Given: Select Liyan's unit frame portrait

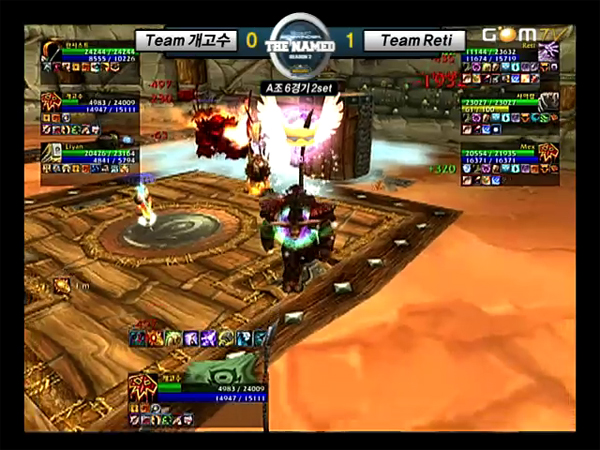Looking at the screenshot, I should pyautogui.click(x=53, y=153).
